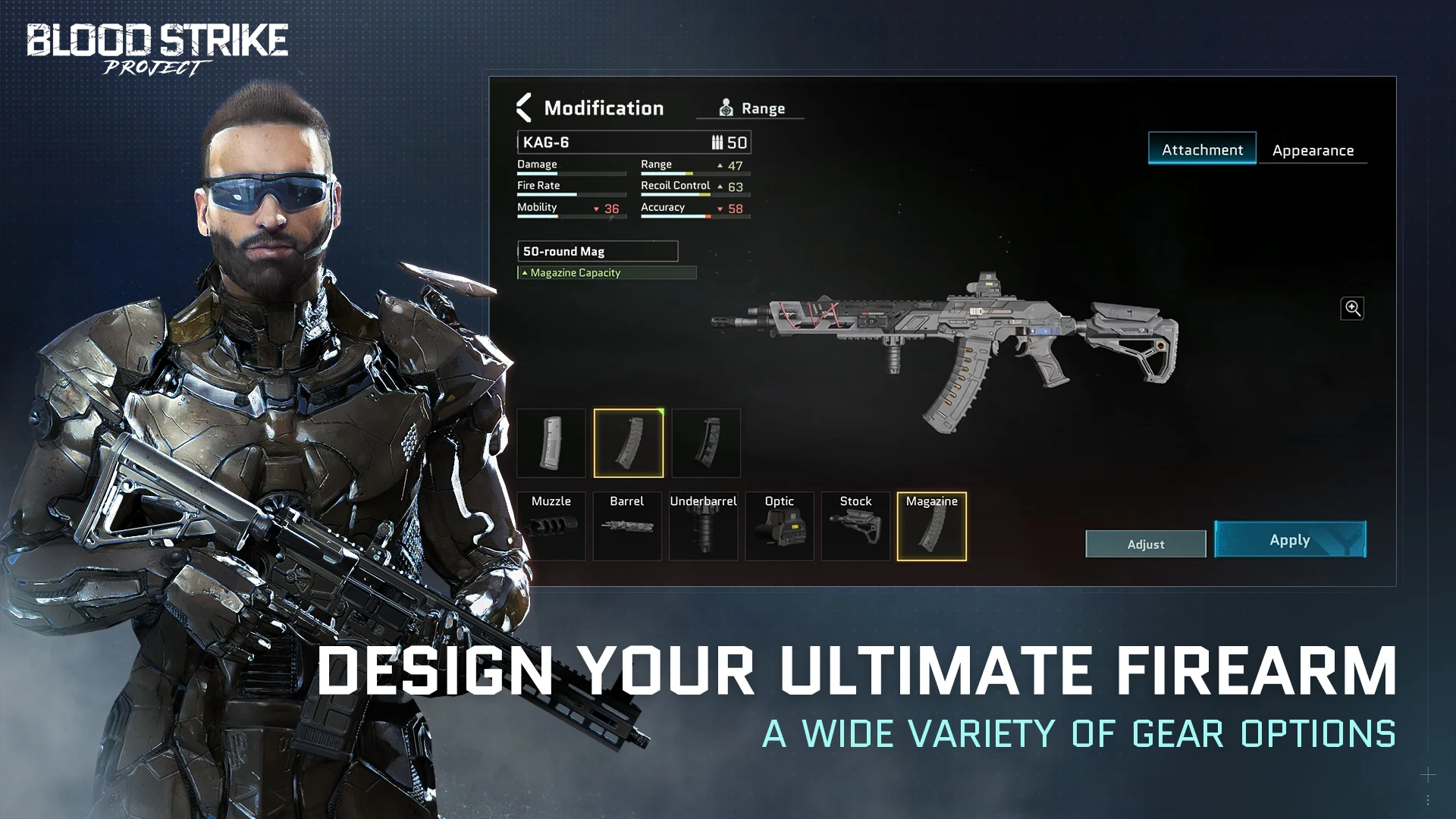The image size is (1456, 819).
Task: Click the bullet ammo count icon beside 50
Action: [716, 142]
